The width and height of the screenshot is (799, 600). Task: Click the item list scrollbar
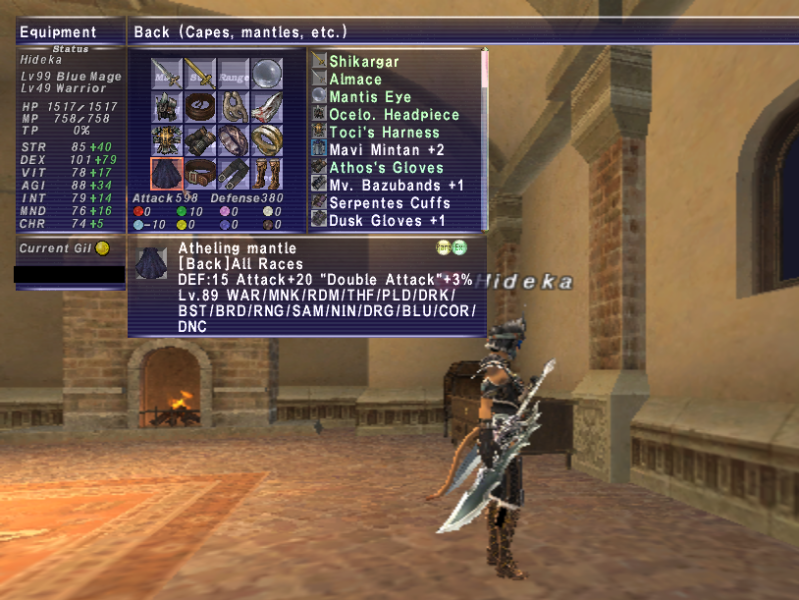(485, 140)
